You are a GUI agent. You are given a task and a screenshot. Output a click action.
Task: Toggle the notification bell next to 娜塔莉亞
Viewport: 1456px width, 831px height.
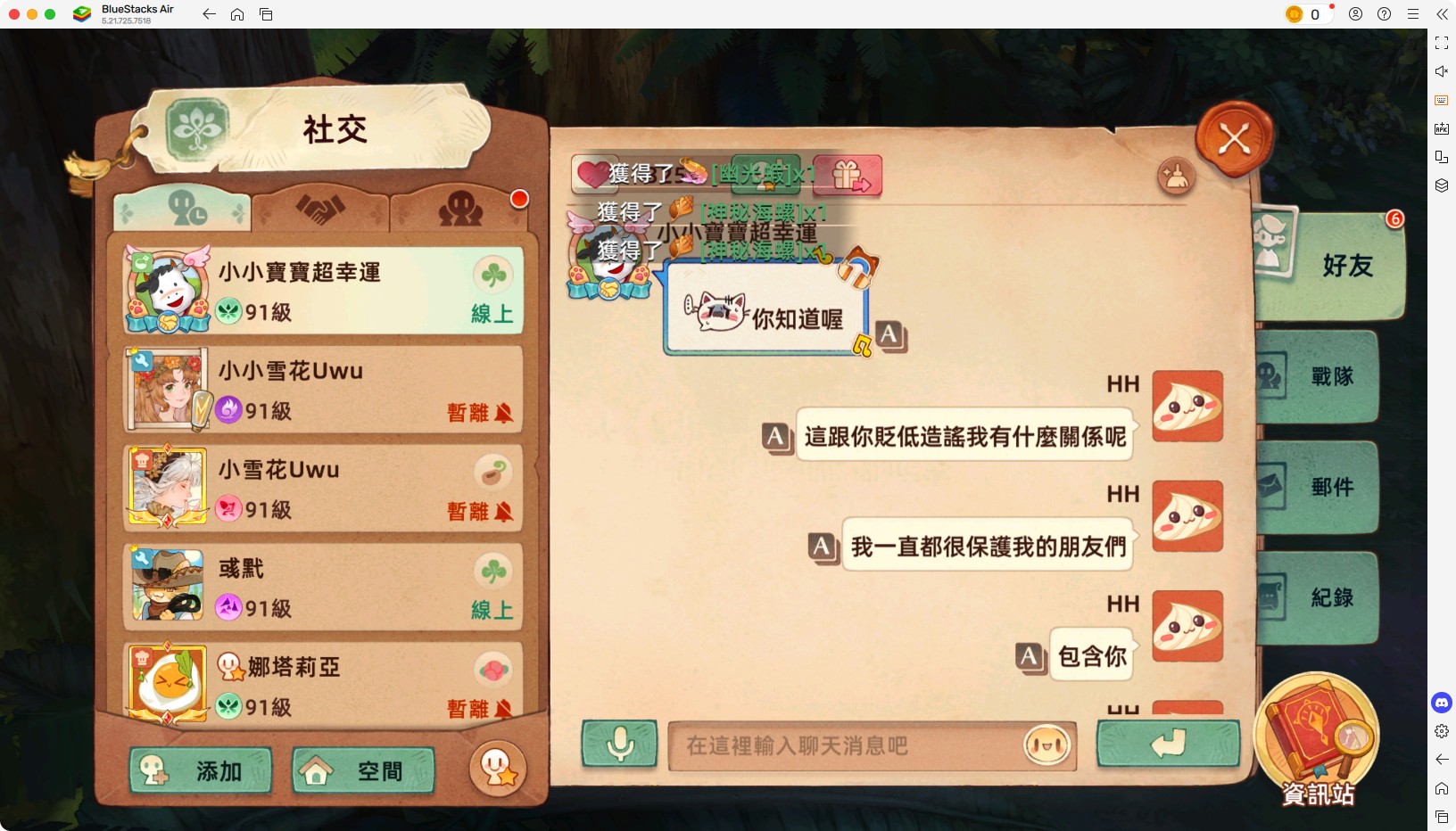(x=506, y=710)
